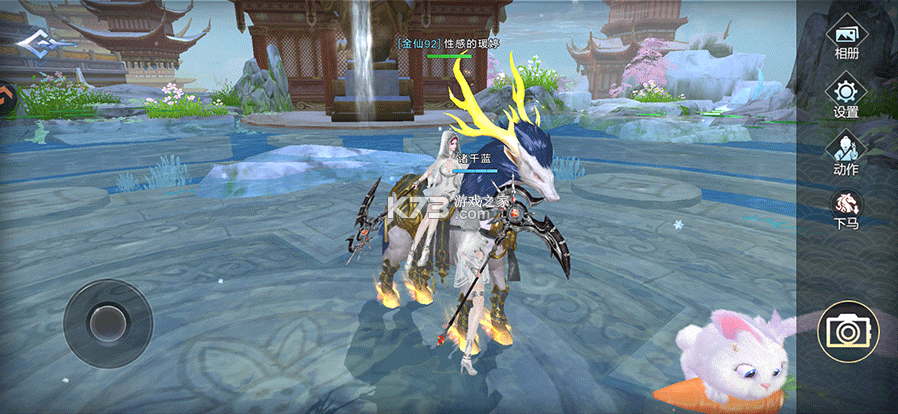
Task: Expand the orange chevron panel on left edge
Action: pos(6,99)
